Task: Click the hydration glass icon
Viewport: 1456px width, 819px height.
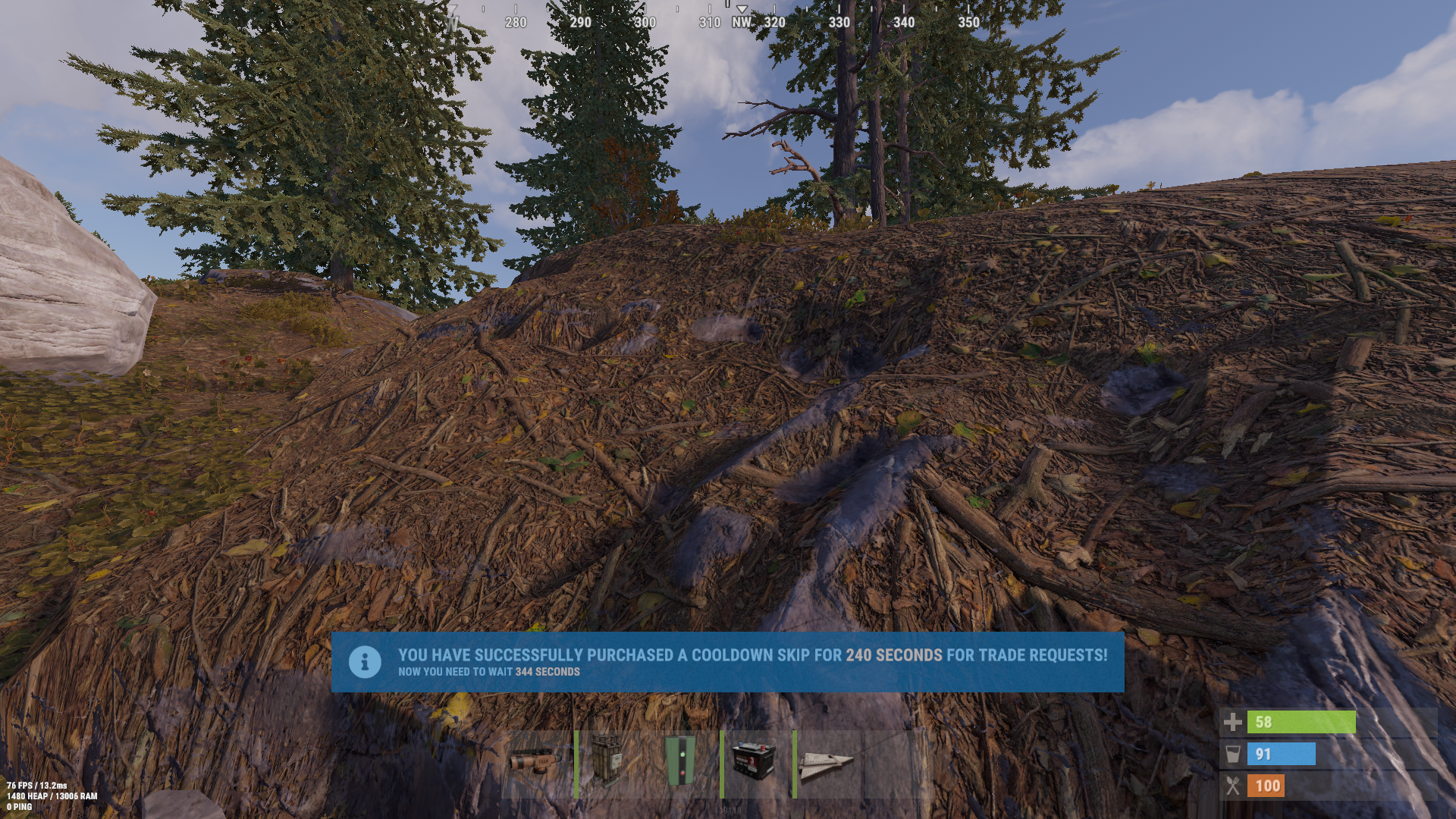Action: click(1232, 754)
